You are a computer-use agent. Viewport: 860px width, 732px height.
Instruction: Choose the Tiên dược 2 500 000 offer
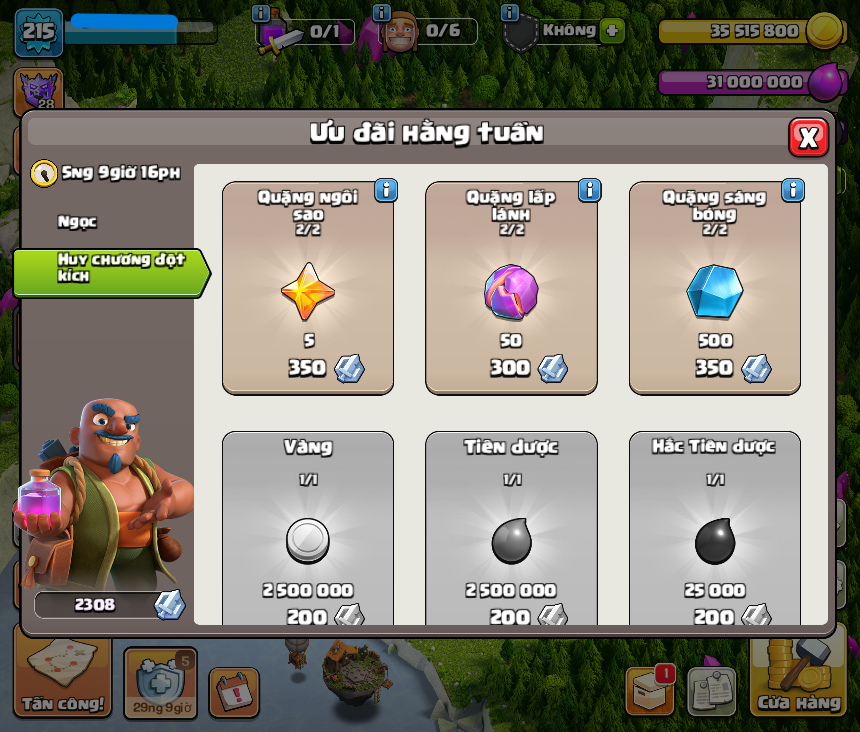click(x=511, y=529)
